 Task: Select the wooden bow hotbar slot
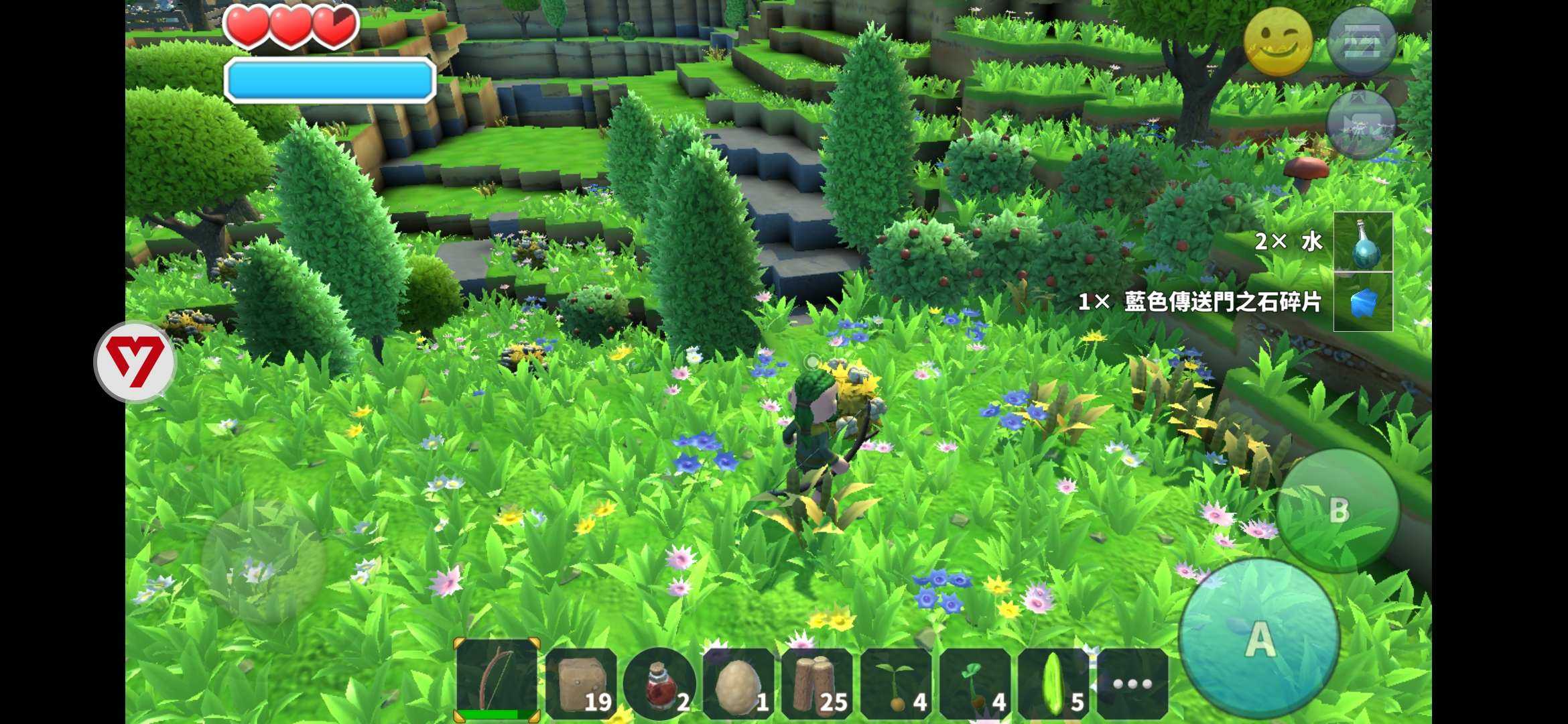click(x=497, y=680)
